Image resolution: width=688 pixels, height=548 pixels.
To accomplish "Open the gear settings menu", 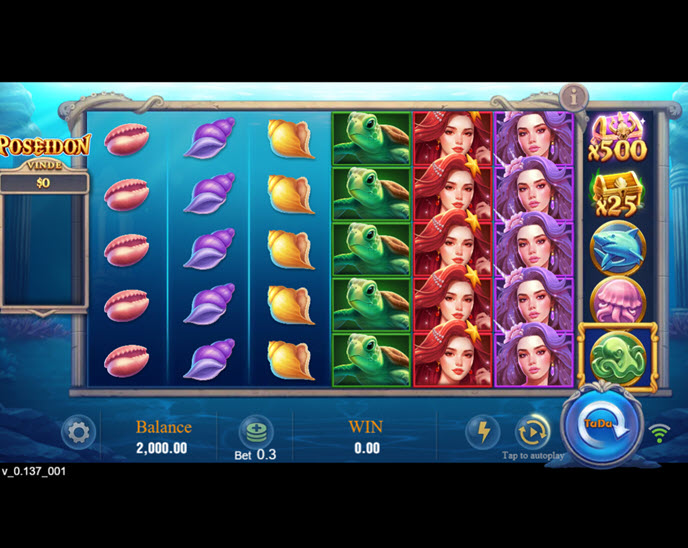I will (78, 433).
